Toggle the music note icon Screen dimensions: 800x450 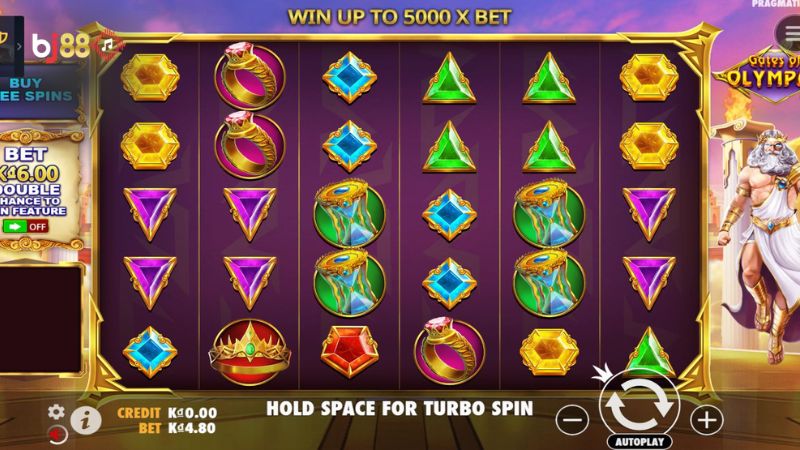point(105,43)
